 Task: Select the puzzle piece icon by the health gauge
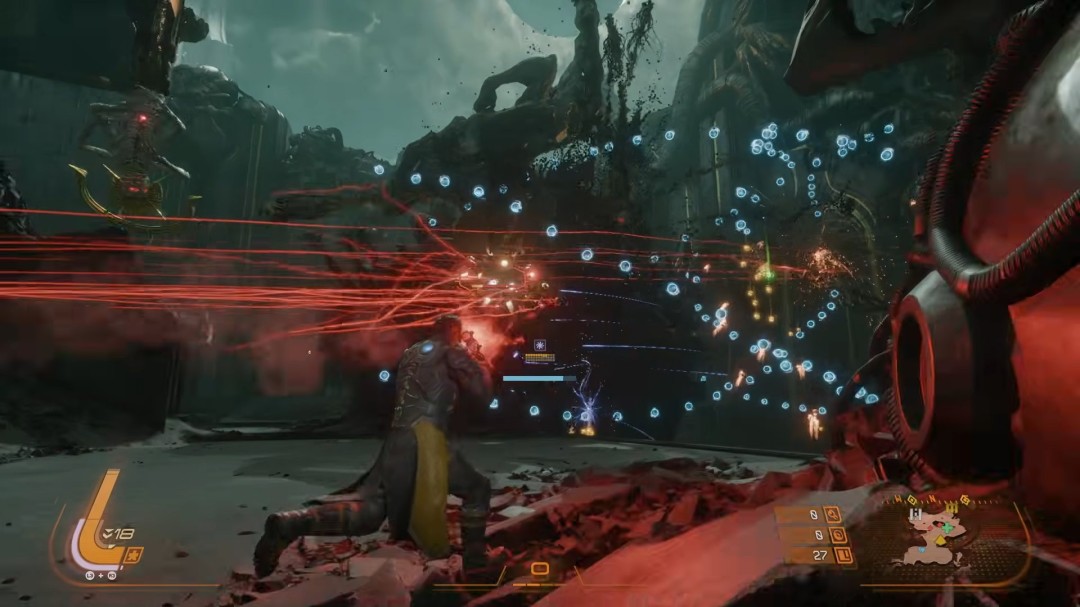coord(133,555)
